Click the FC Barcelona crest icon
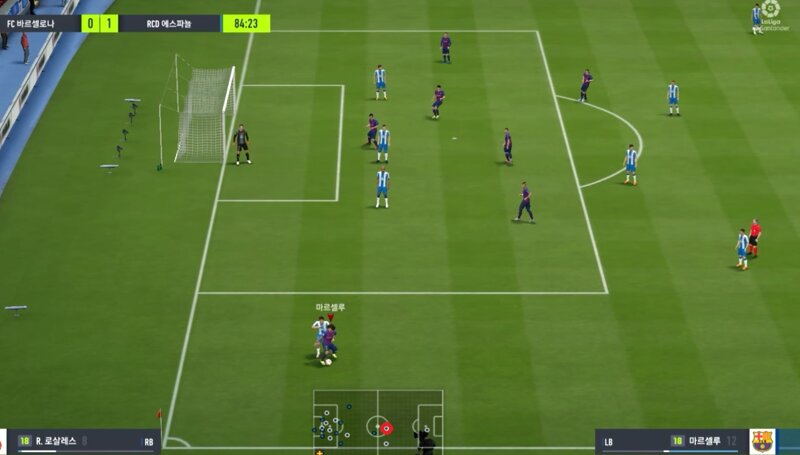This screenshot has width=800, height=455. coord(763,441)
